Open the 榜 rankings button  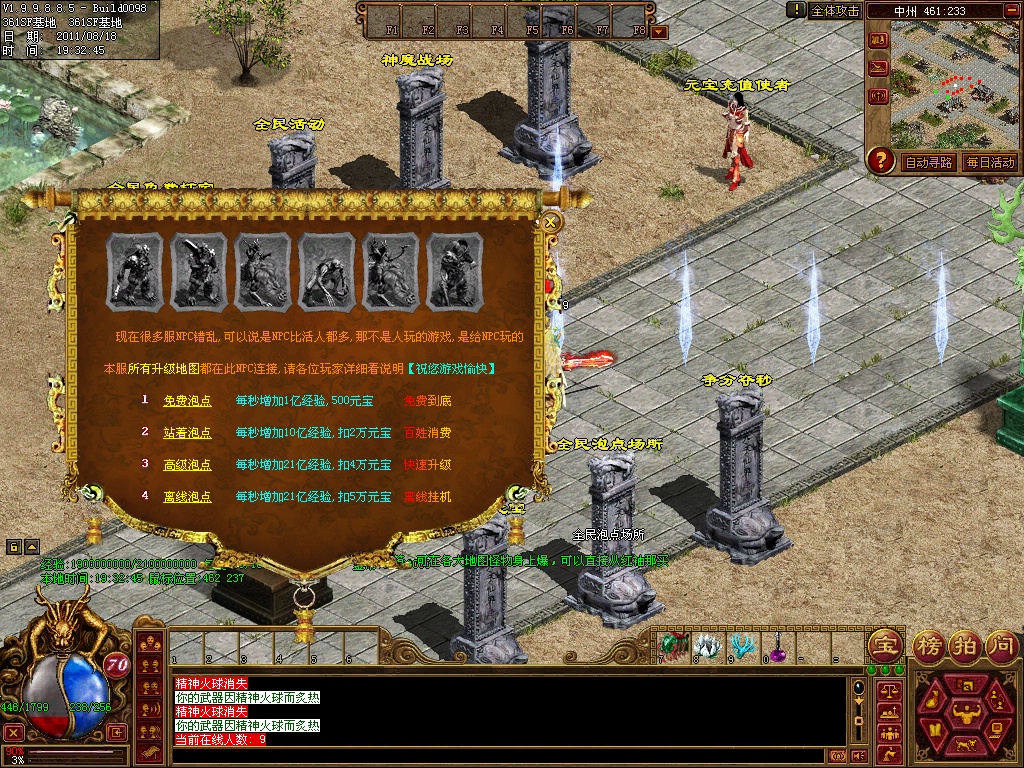point(928,644)
